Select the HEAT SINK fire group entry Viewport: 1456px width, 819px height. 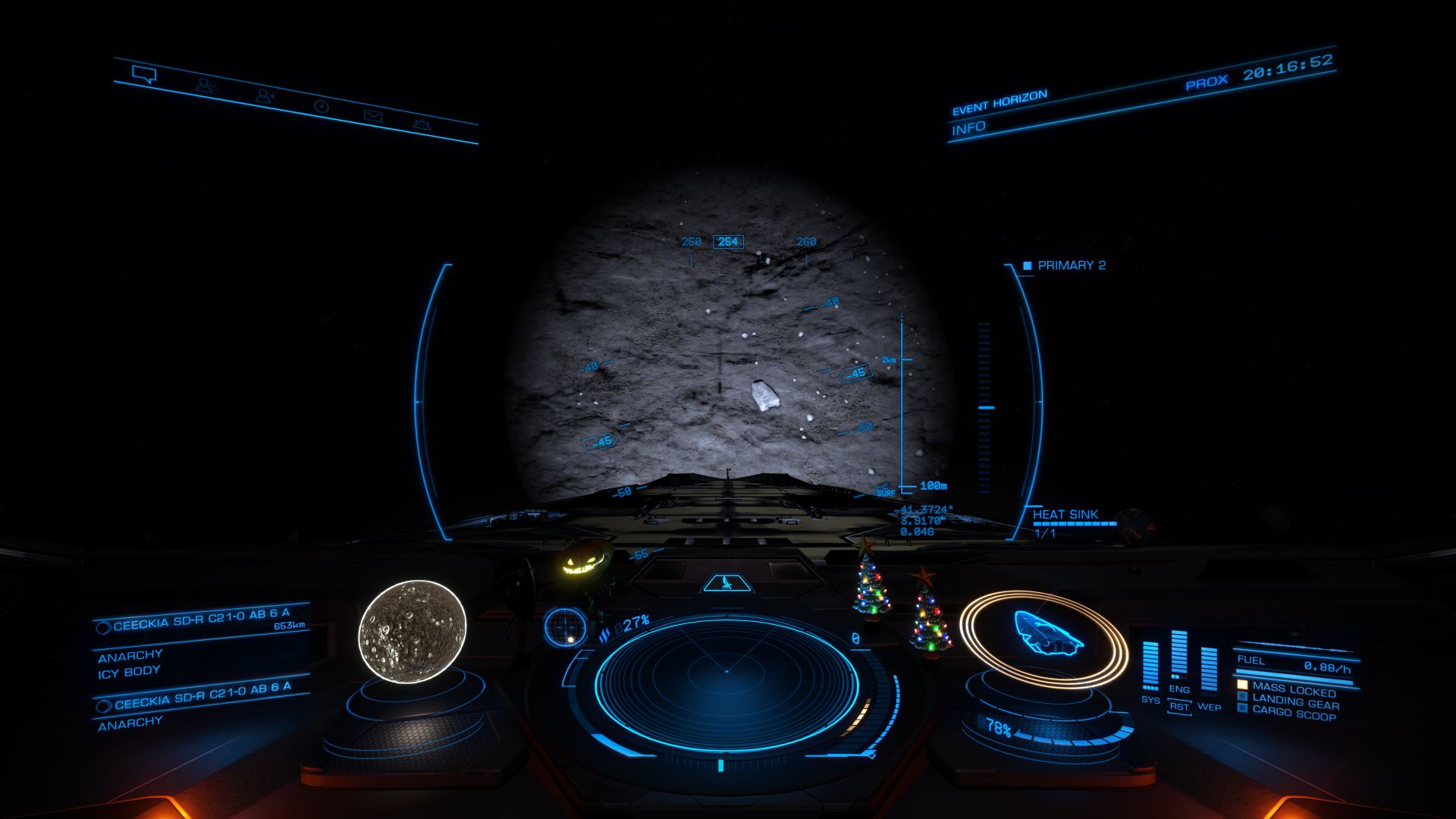tap(1065, 515)
